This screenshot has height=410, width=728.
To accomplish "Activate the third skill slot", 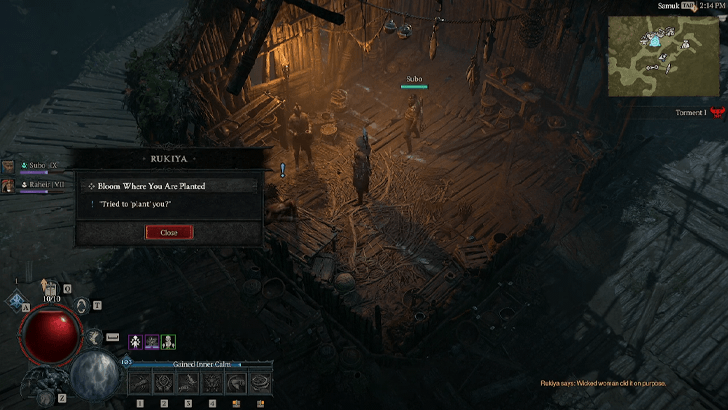I will click(x=187, y=383).
